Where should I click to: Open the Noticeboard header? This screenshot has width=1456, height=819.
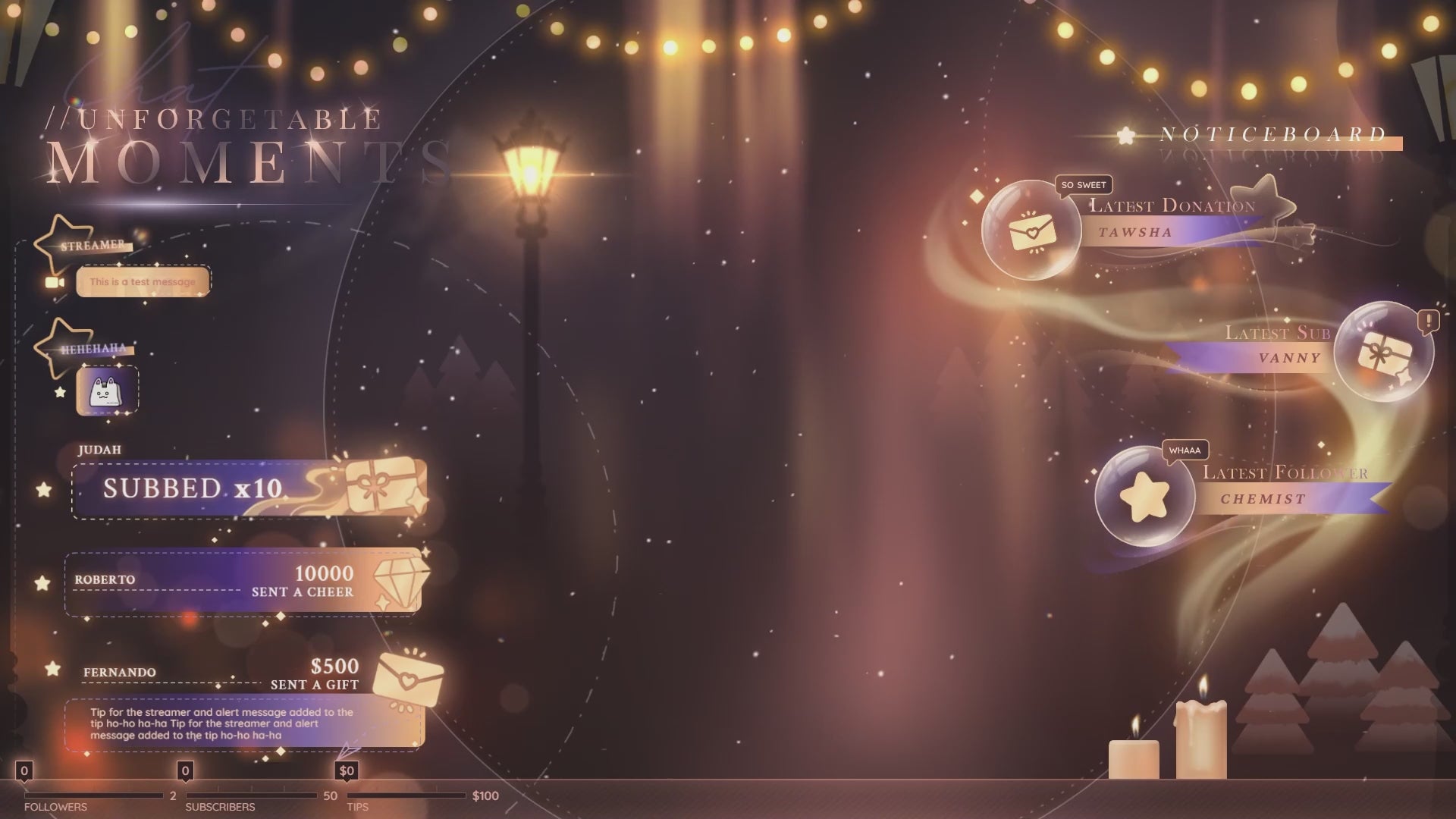(1272, 136)
